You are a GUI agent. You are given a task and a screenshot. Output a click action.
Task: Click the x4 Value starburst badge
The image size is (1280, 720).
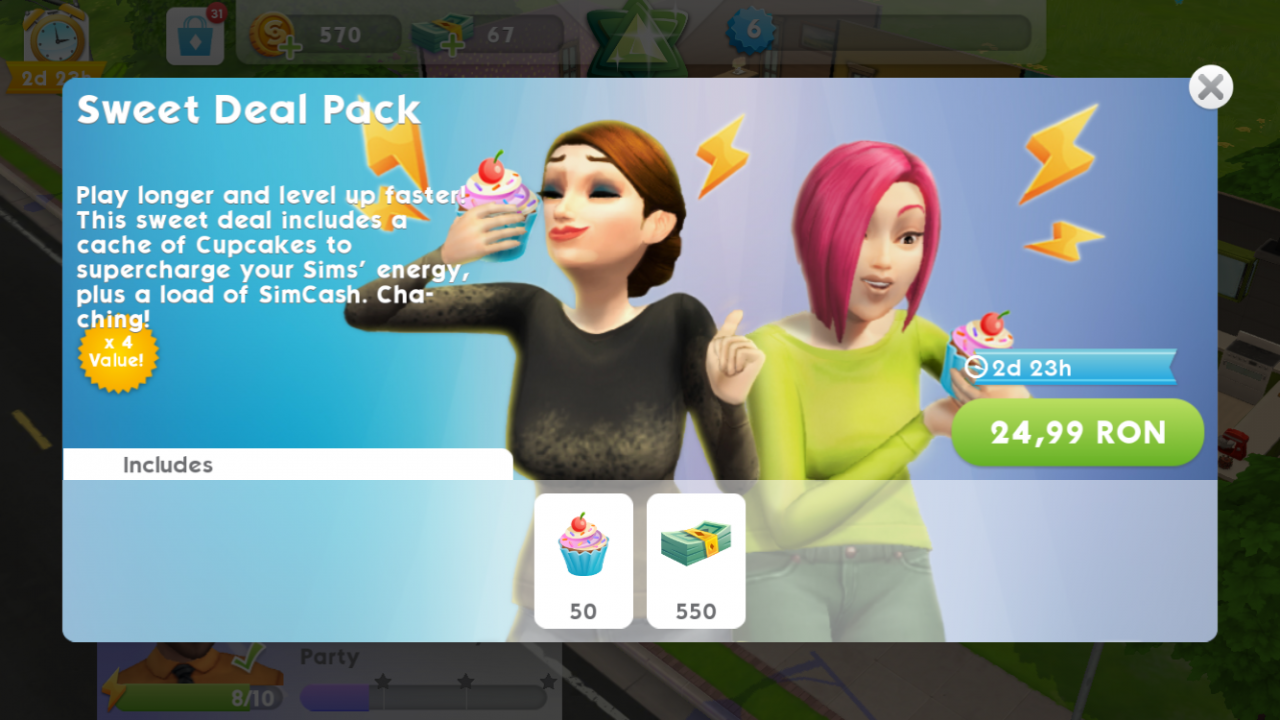point(117,358)
